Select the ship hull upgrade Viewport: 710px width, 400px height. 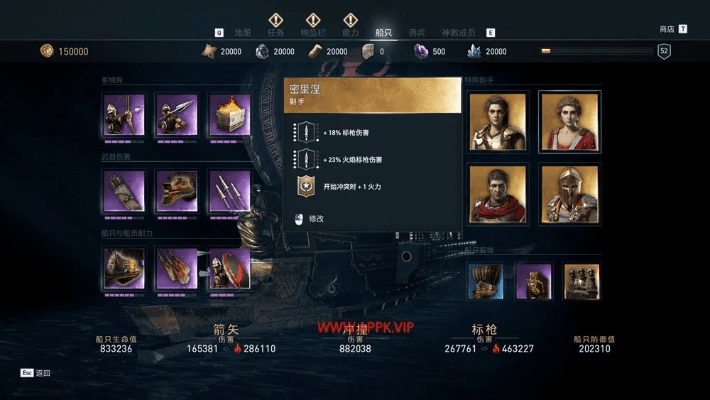(x=124, y=268)
